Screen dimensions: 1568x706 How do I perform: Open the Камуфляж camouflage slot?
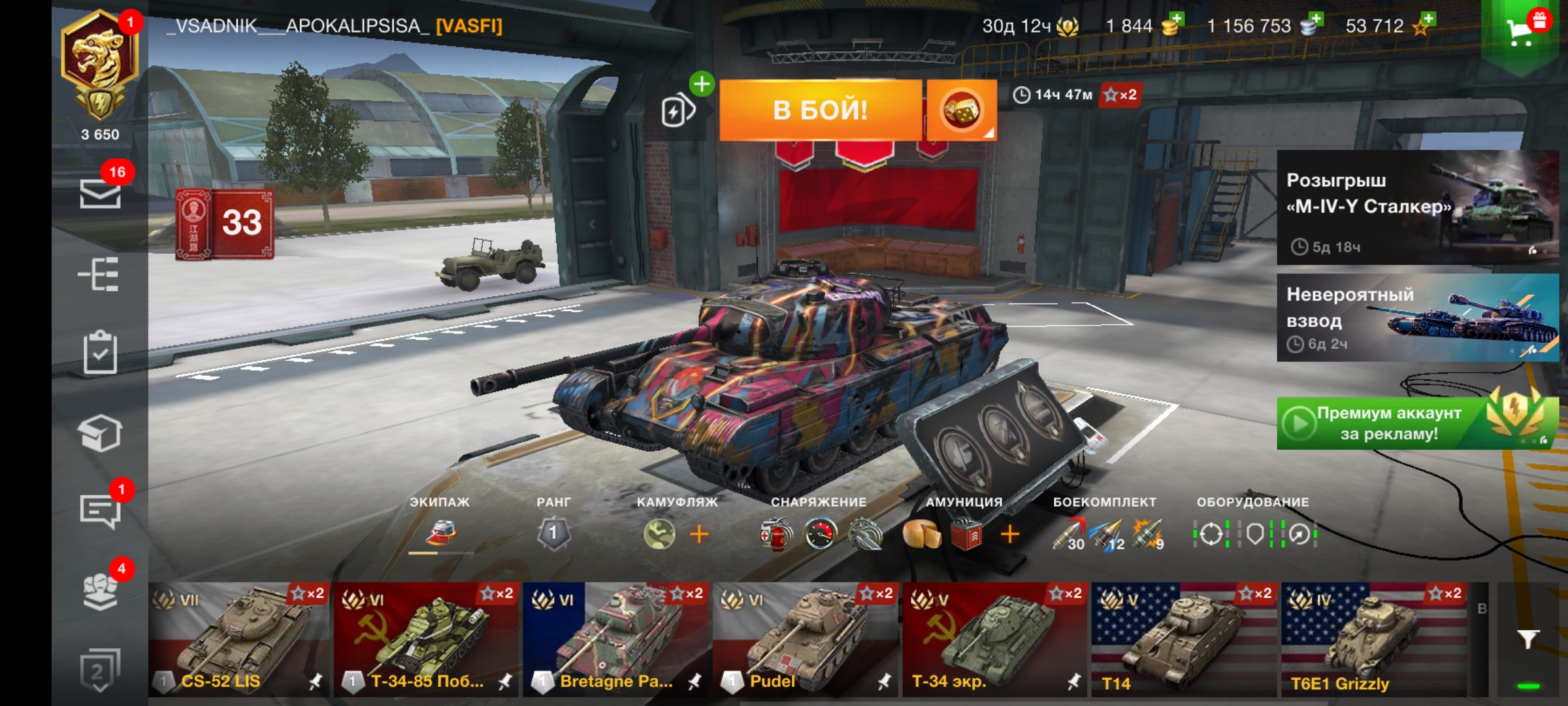659,534
